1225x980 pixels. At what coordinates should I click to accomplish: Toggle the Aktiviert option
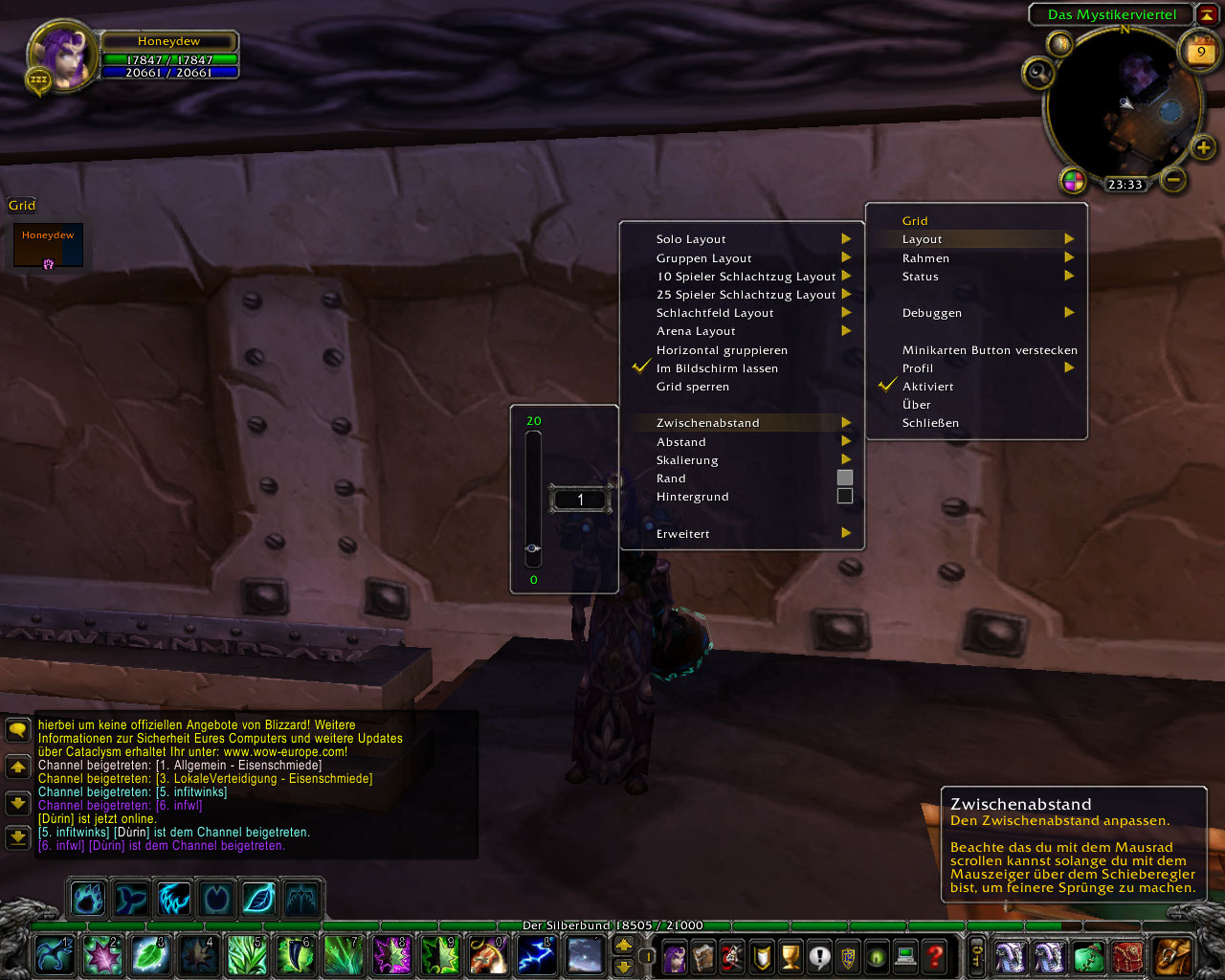(927, 387)
